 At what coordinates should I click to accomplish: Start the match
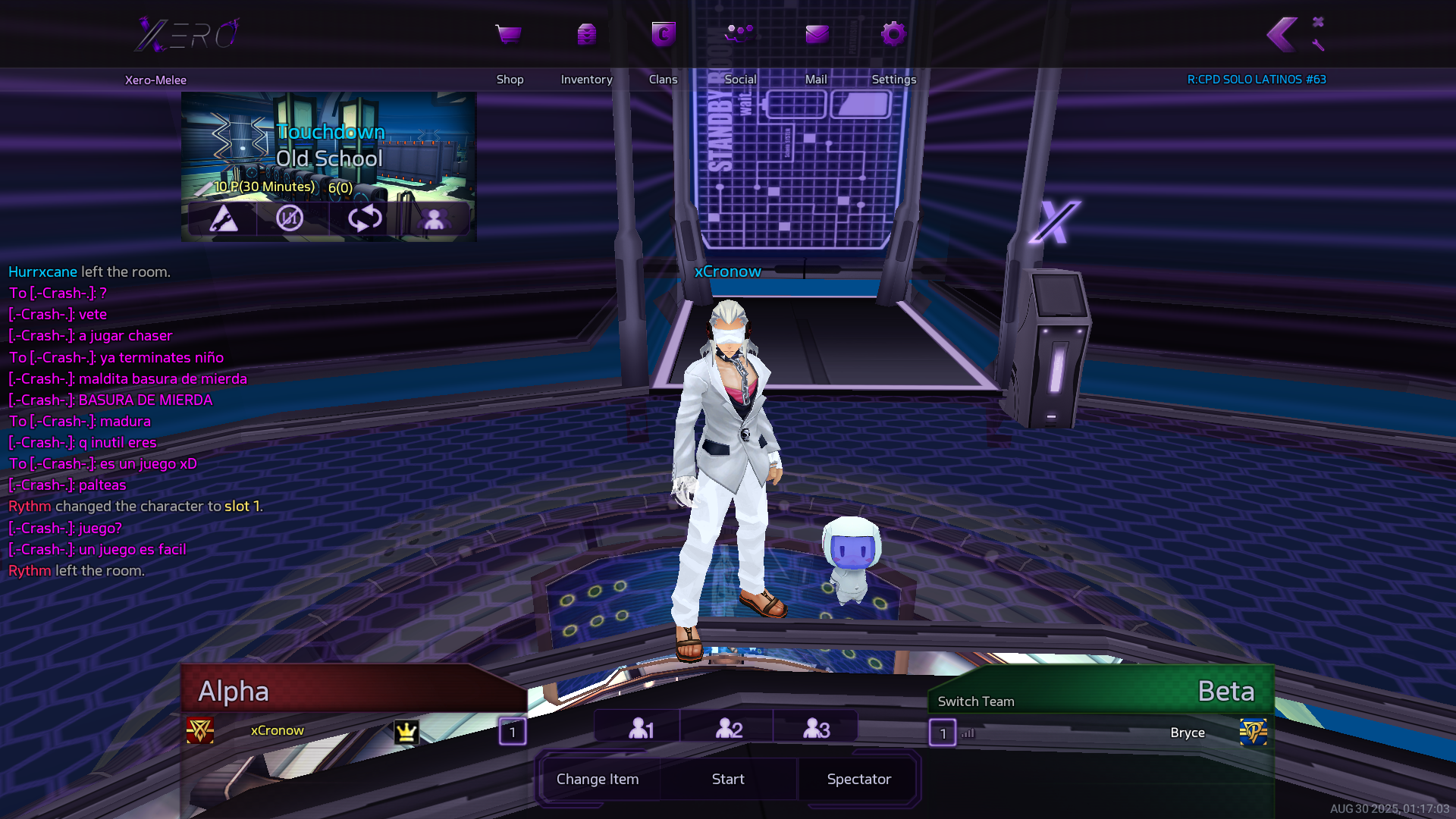pyautogui.click(x=728, y=779)
